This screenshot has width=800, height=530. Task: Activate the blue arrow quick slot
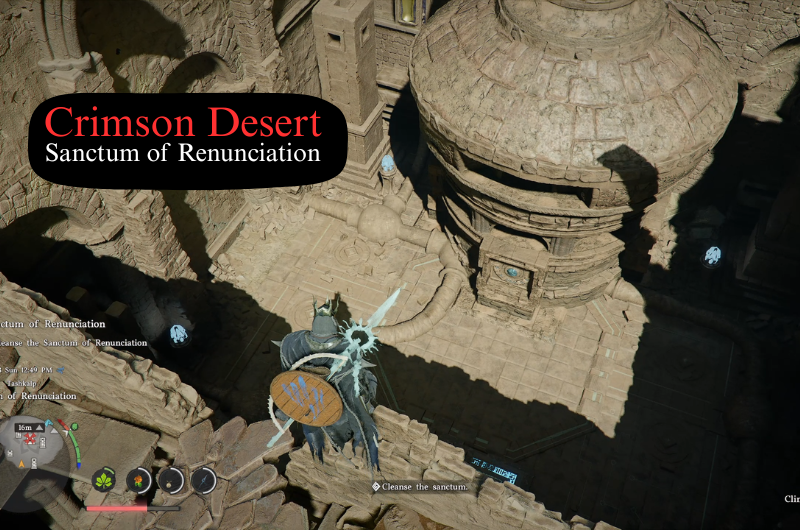204,480
